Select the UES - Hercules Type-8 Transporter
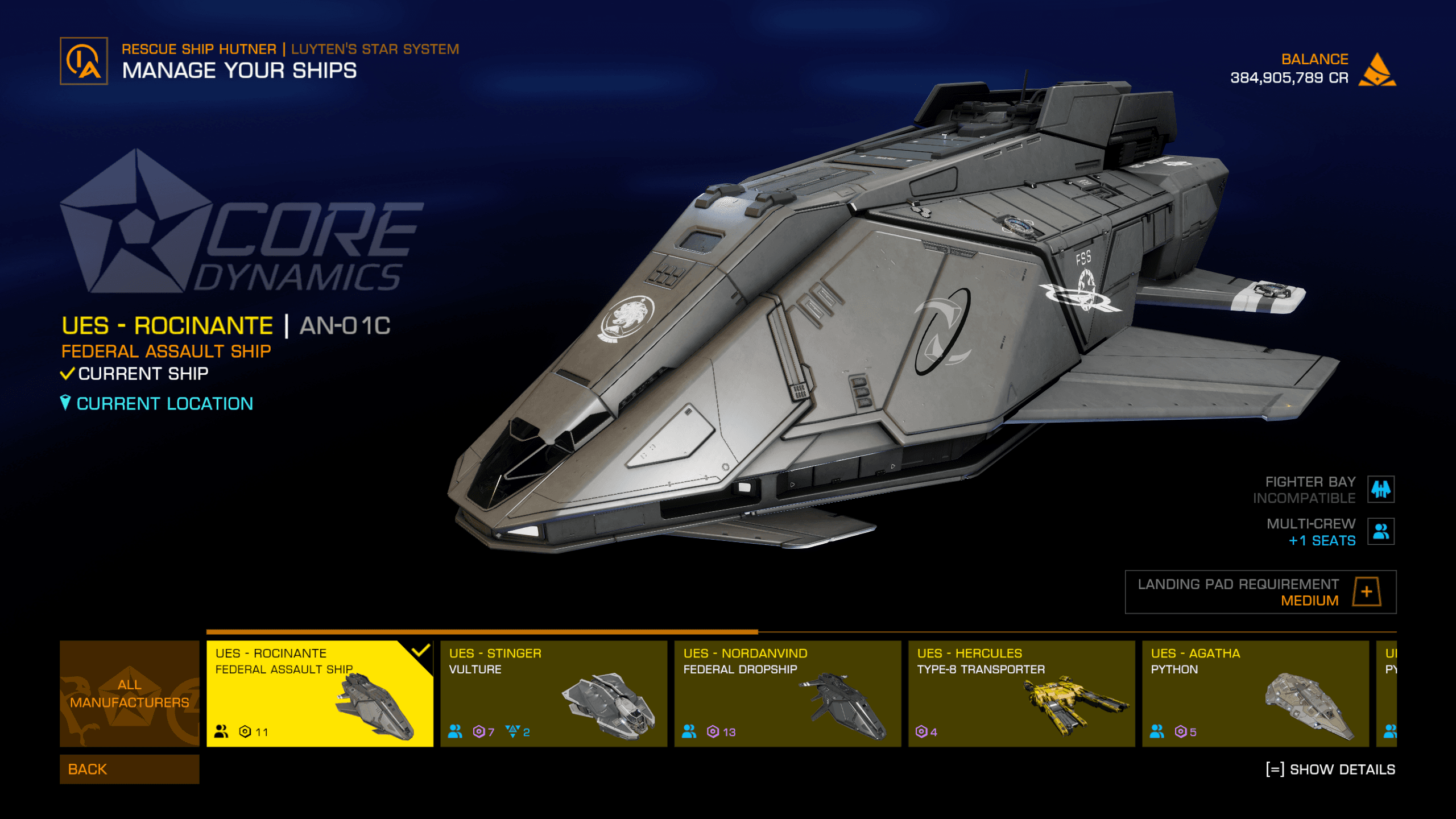This screenshot has height=819, width=1456. tap(1021, 693)
